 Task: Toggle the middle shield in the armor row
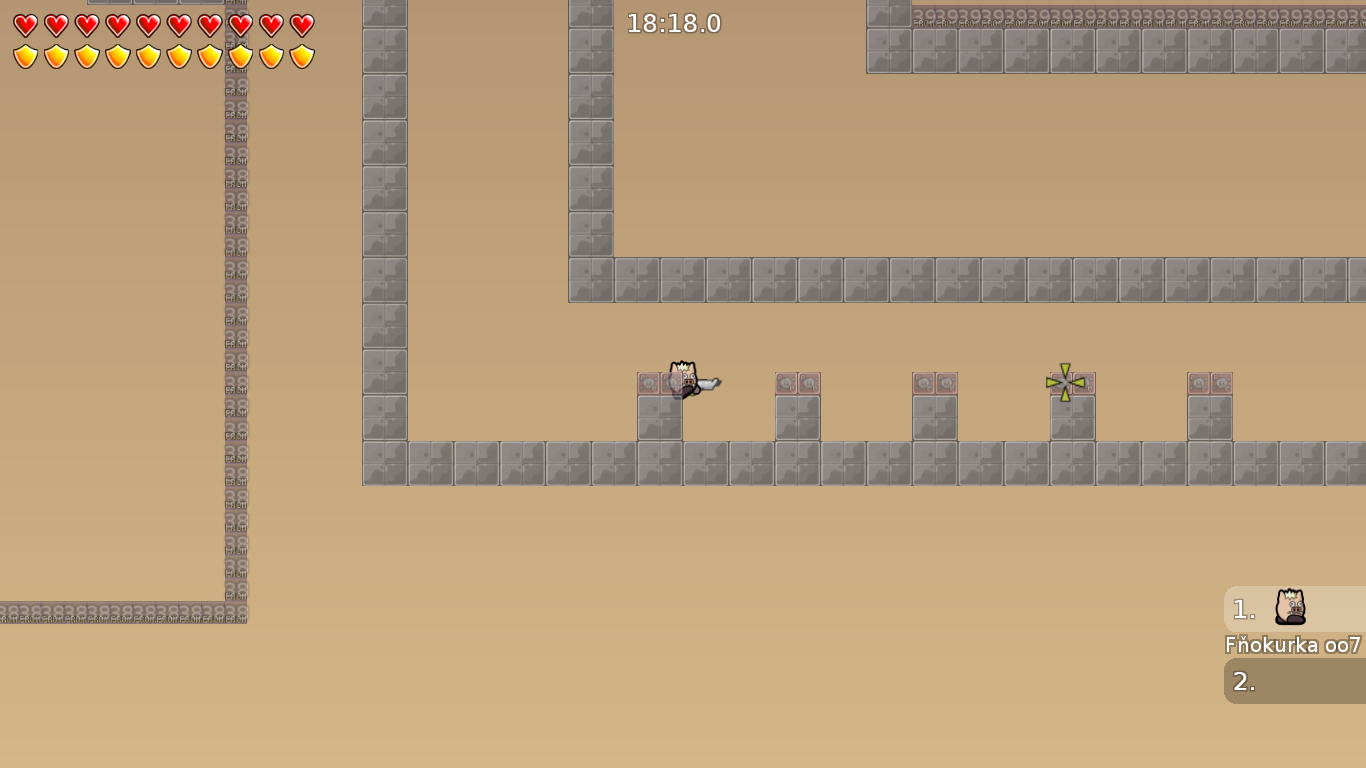(147, 57)
